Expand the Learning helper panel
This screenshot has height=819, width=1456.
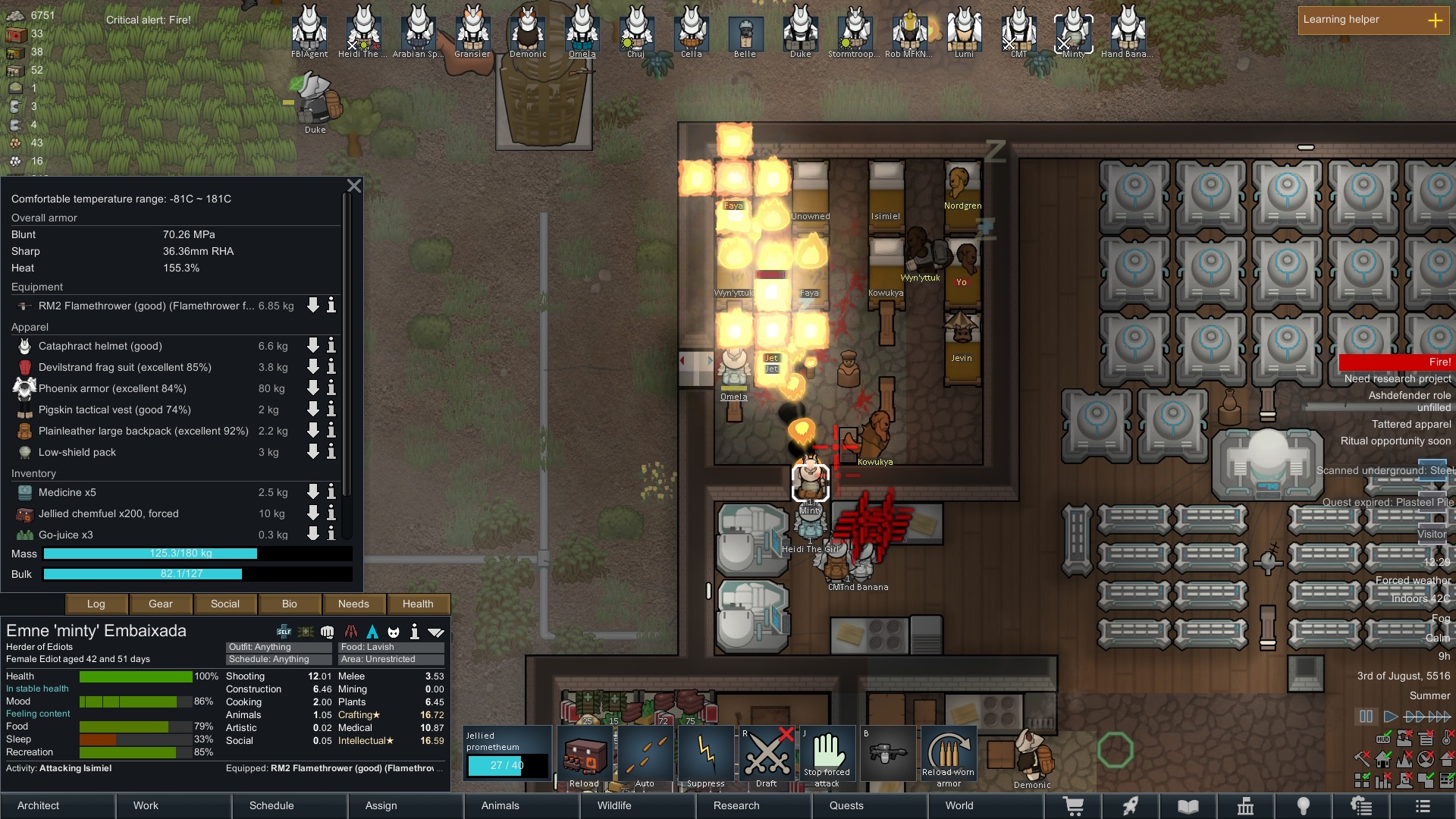pyautogui.click(x=1436, y=20)
